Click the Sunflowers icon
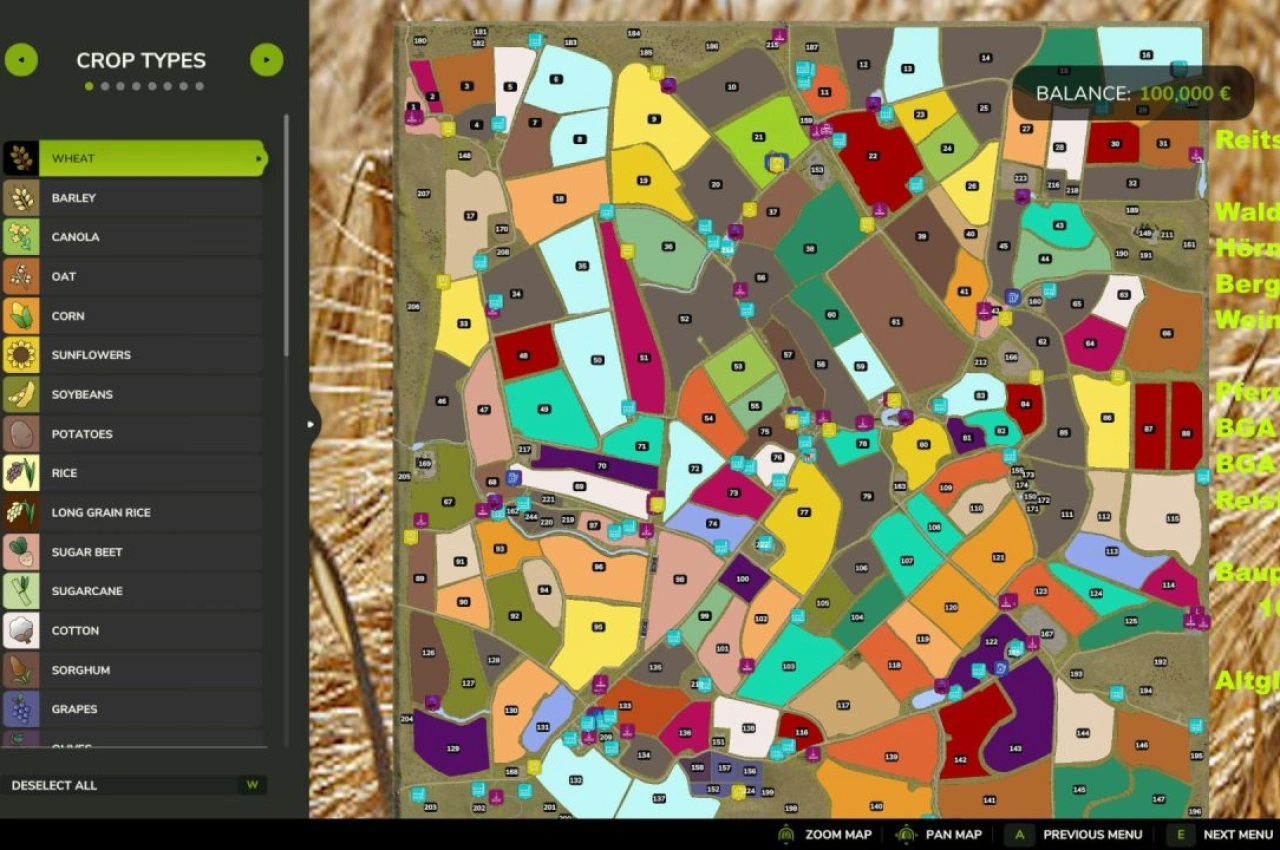This screenshot has width=1280, height=850. tap(20, 354)
